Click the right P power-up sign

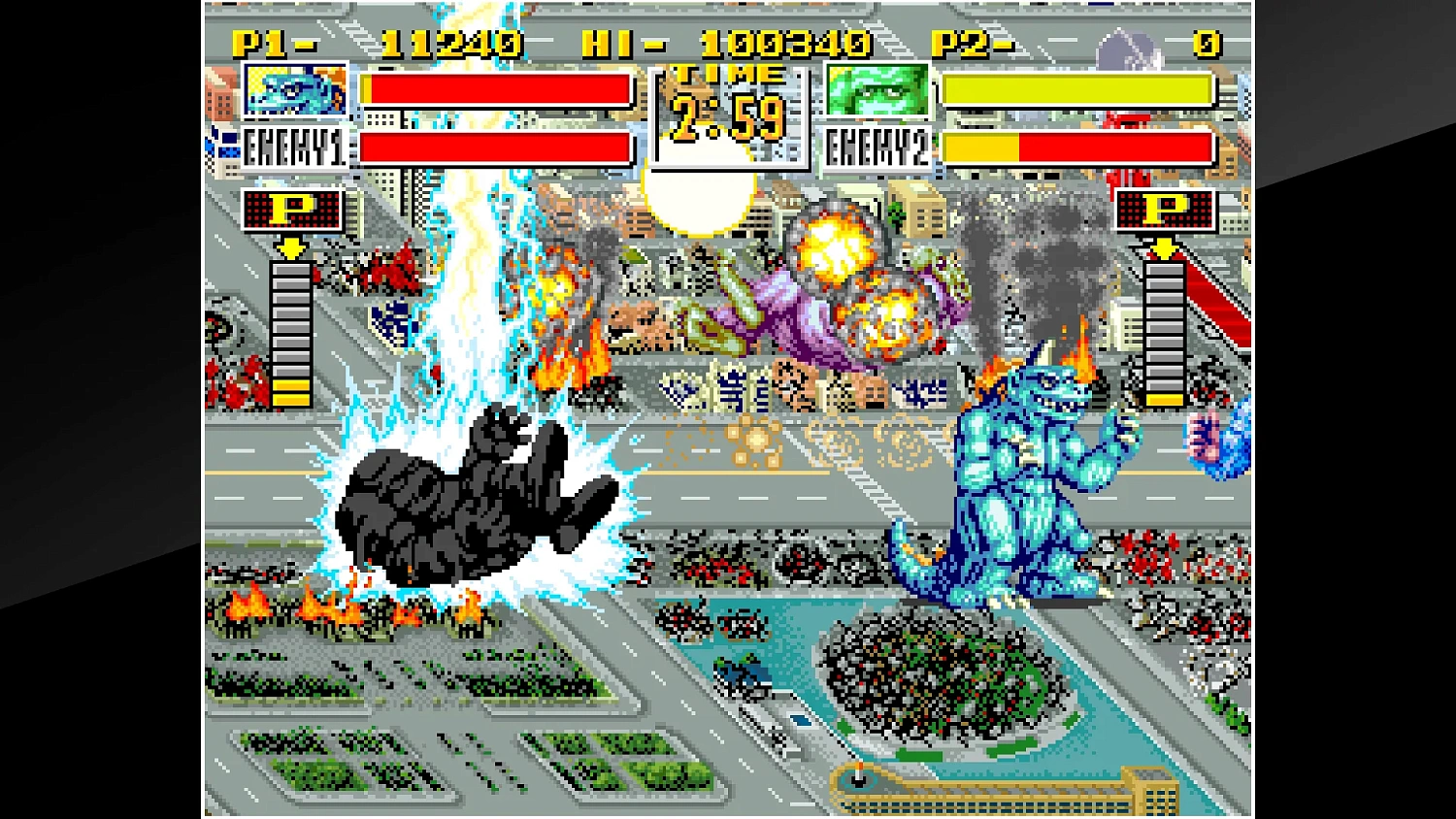[x=1165, y=212]
